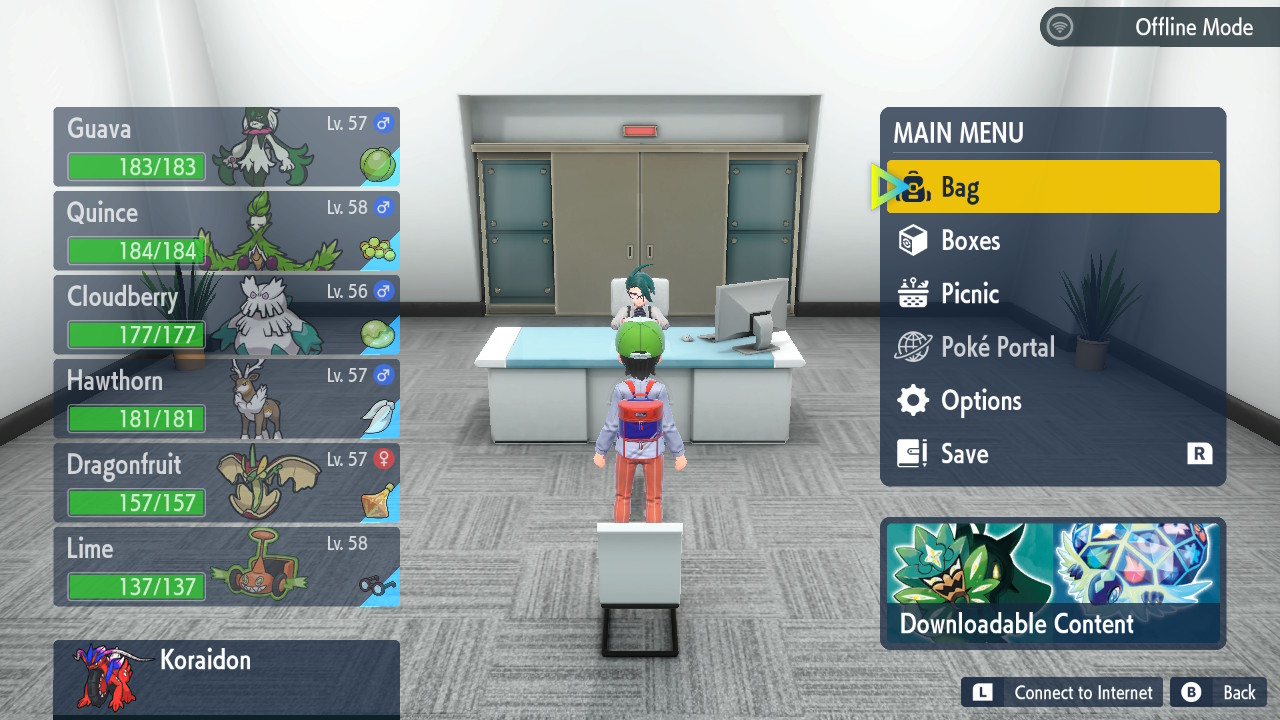Open the Boxes menu entry
The image size is (1280, 720).
click(x=1052, y=240)
